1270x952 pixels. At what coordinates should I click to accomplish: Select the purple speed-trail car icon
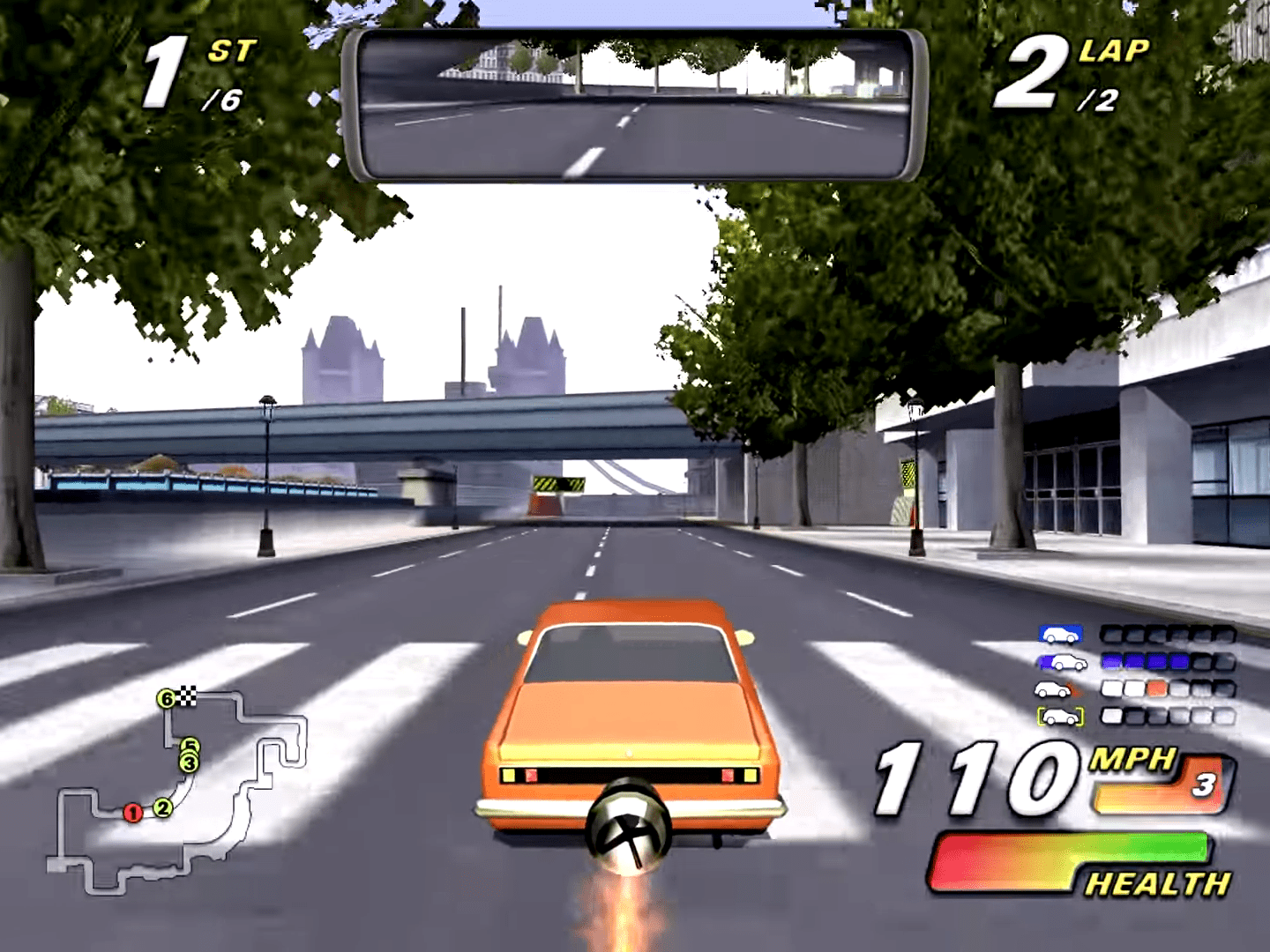tap(1060, 662)
